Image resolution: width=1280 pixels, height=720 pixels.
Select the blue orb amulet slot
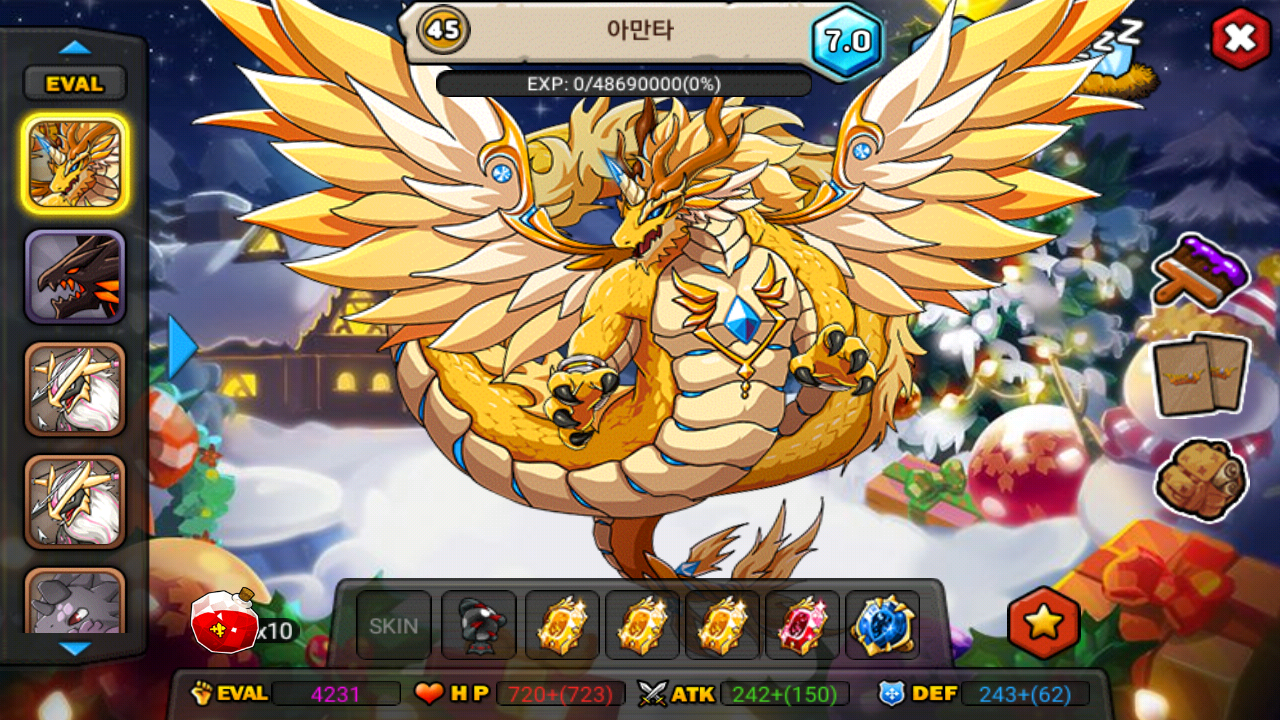883,626
